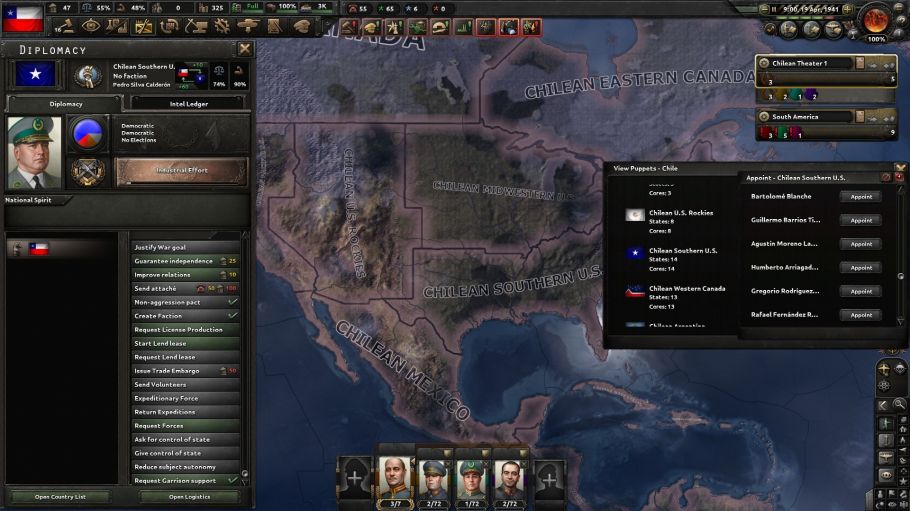Select Send Volunteers option

coord(185,384)
